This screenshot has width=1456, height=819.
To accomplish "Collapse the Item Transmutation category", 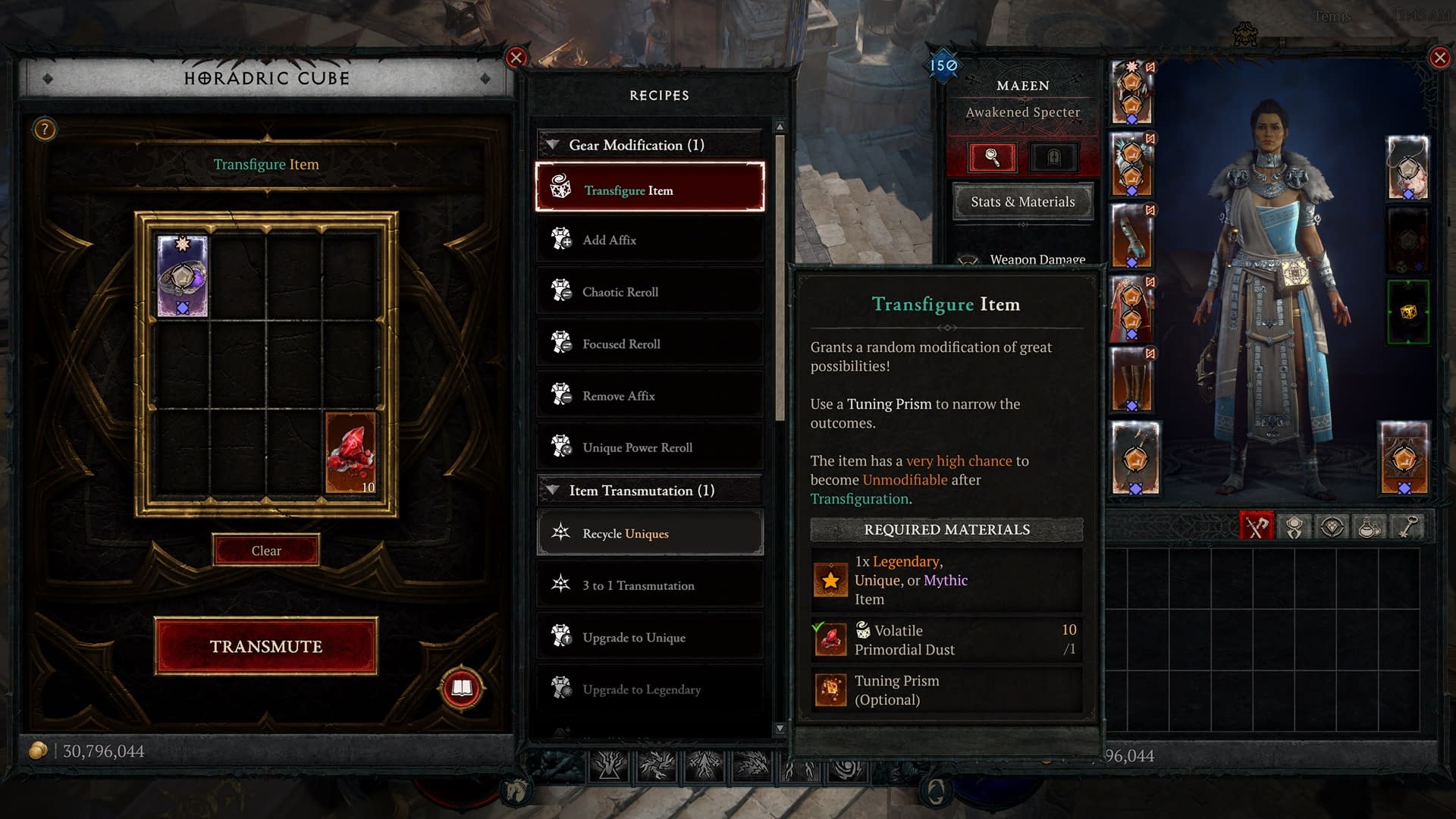I will (554, 491).
